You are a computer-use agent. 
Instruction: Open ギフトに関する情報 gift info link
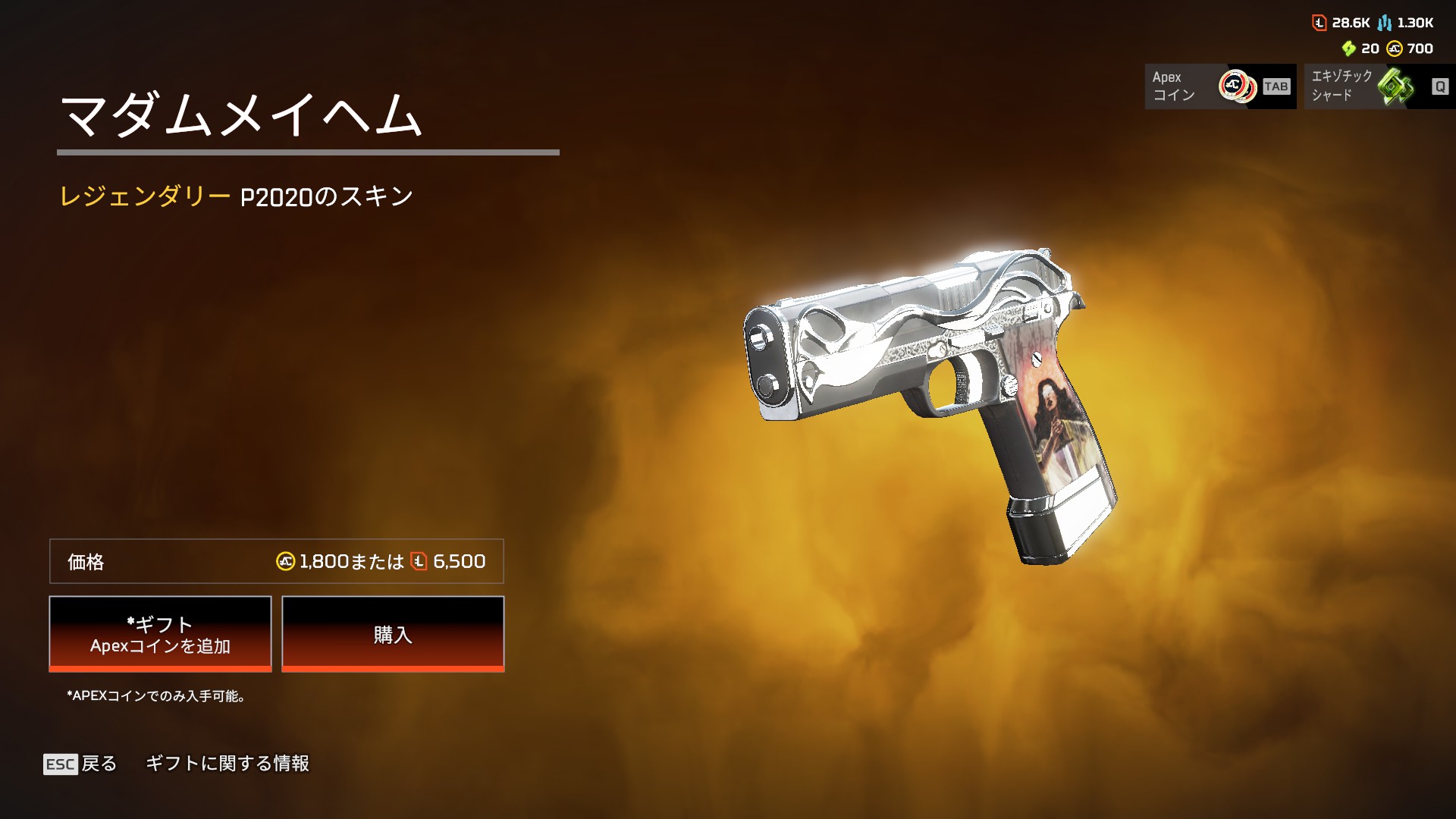tap(227, 764)
